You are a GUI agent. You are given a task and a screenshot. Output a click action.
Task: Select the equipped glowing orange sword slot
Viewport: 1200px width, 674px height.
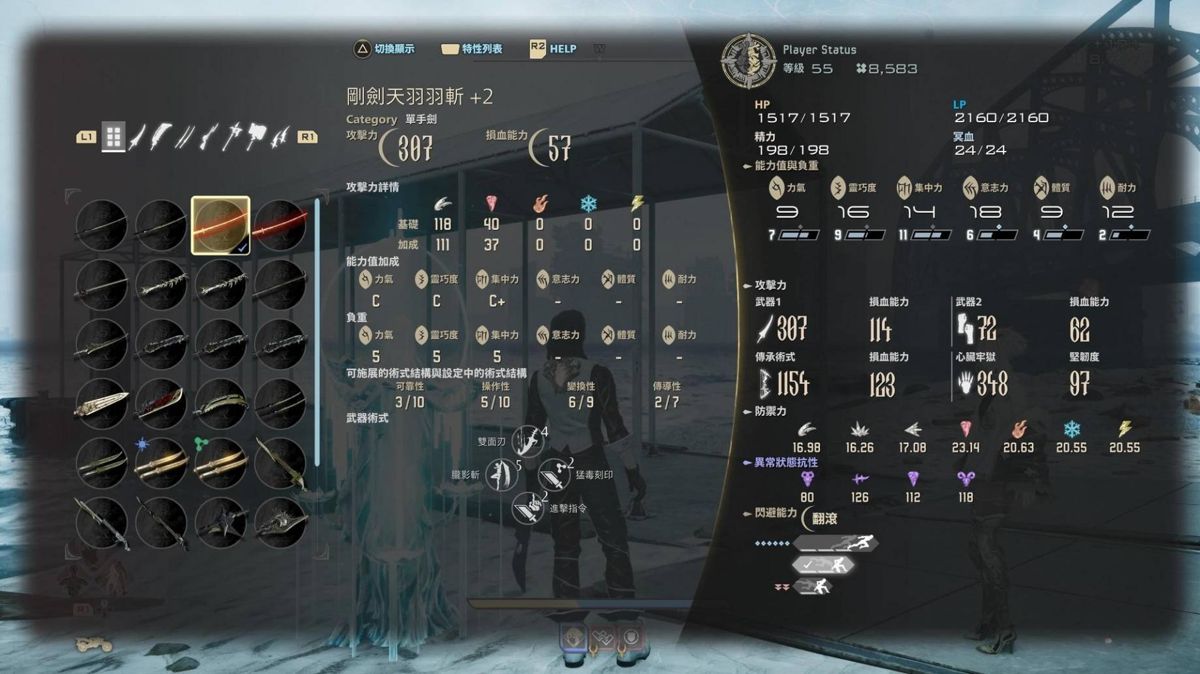click(x=220, y=224)
